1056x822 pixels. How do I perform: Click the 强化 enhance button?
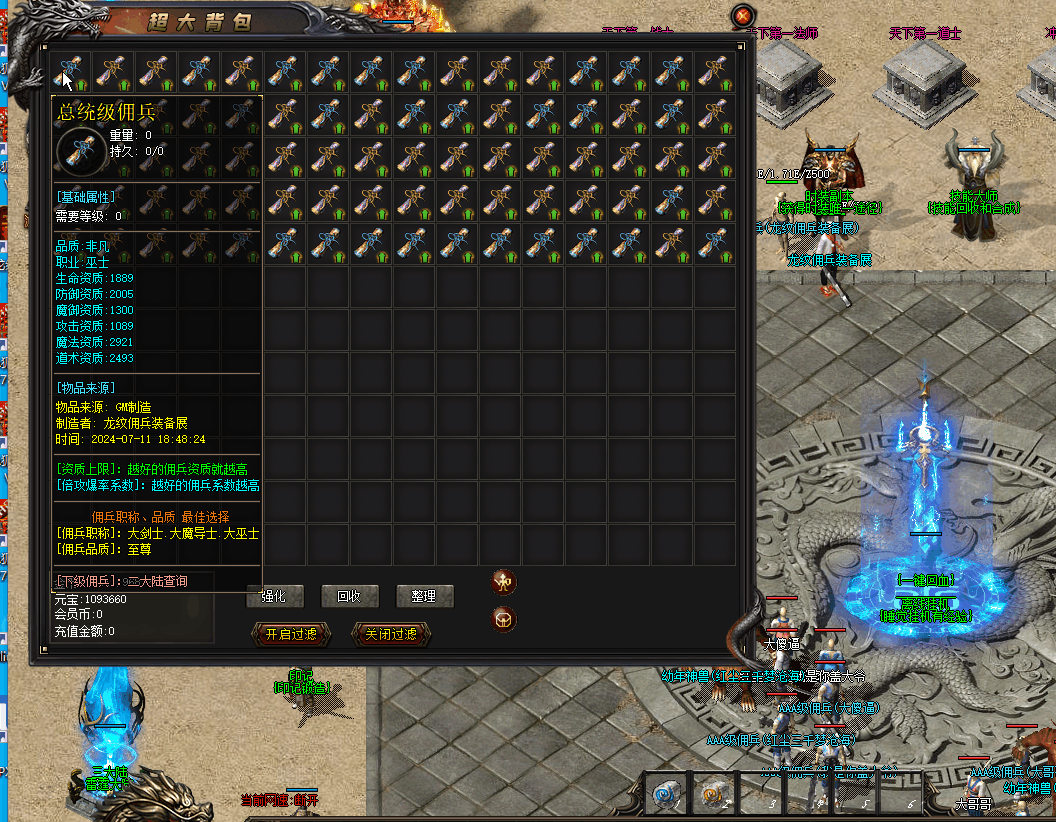pos(274,596)
